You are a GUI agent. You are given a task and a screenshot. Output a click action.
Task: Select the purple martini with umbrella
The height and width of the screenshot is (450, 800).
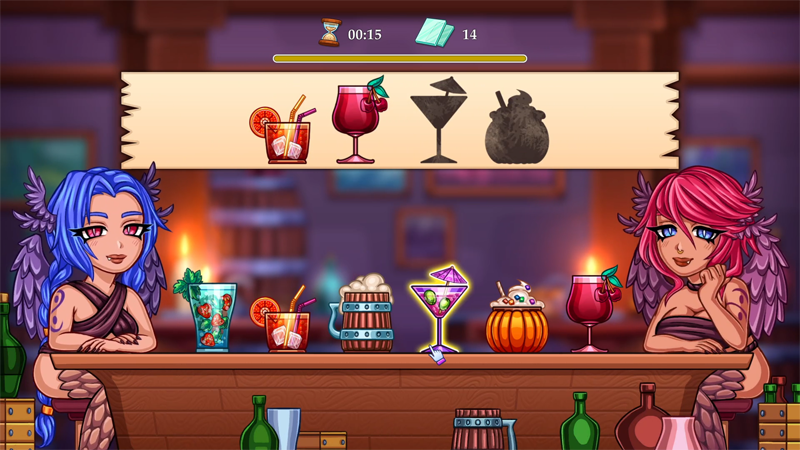[438, 310]
